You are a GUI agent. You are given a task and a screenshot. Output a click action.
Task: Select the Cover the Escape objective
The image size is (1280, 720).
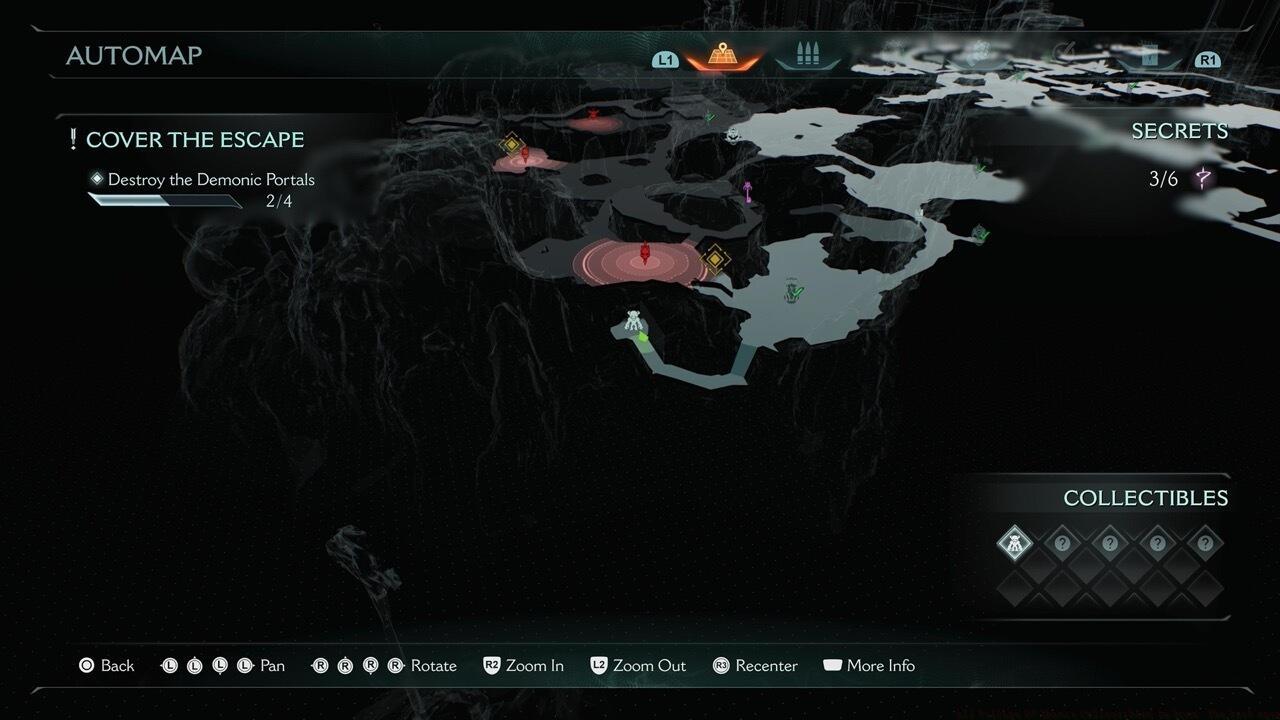click(x=194, y=140)
